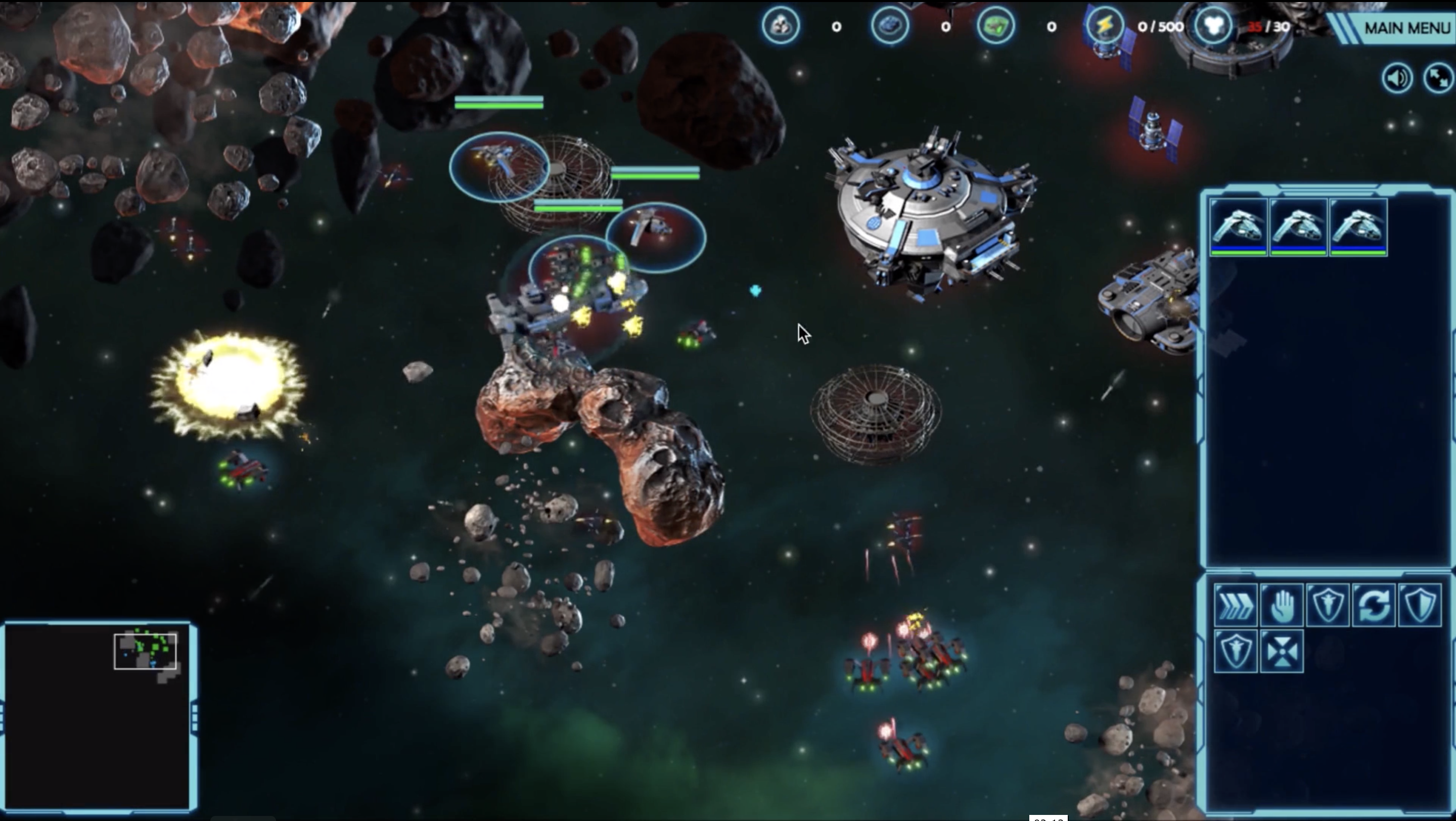Toggle the sound speaker button

coord(1397,78)
